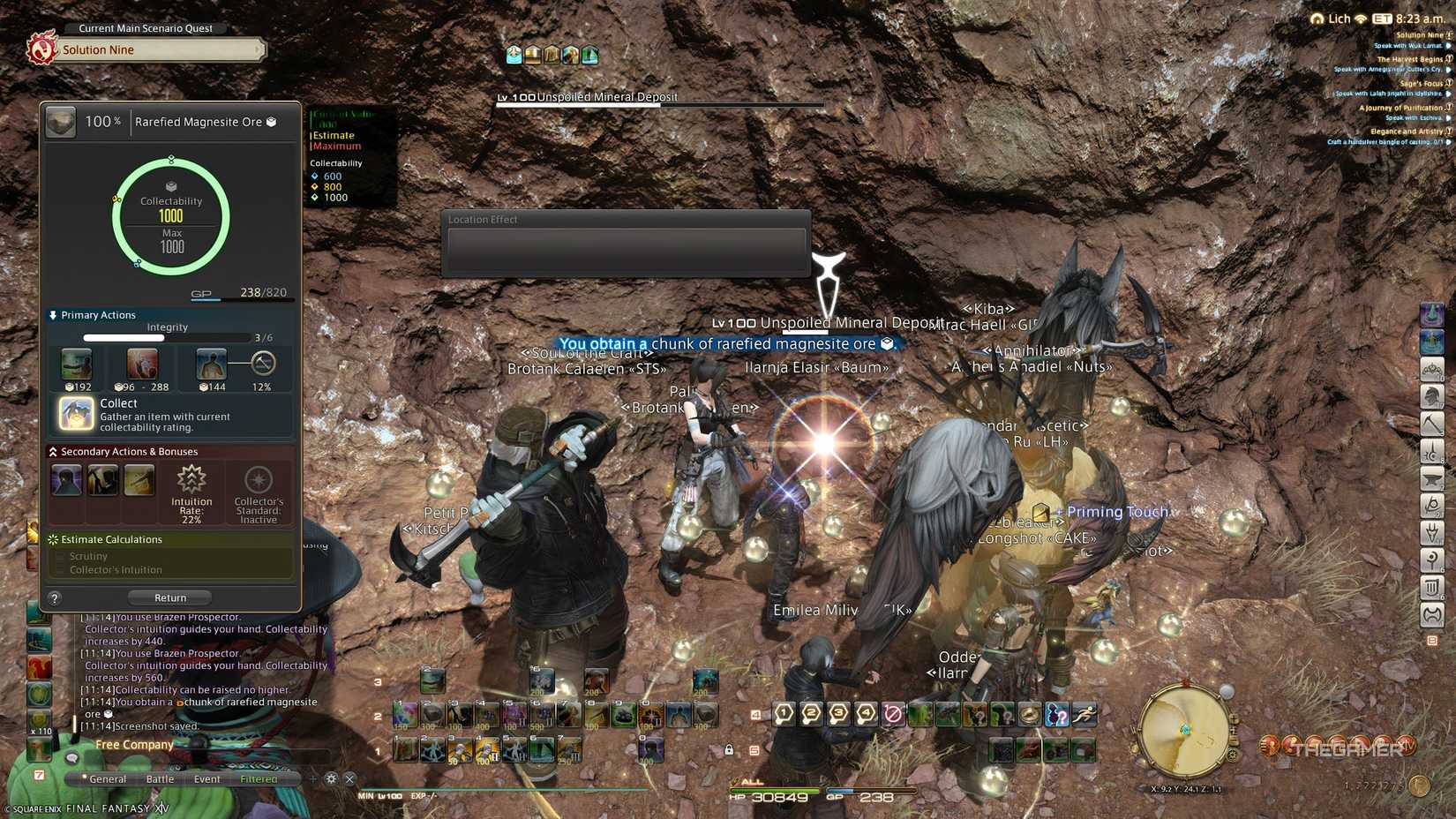Switch to the Battle chat tab
The height and width of the screenshot is (819, 1456).
160,778
